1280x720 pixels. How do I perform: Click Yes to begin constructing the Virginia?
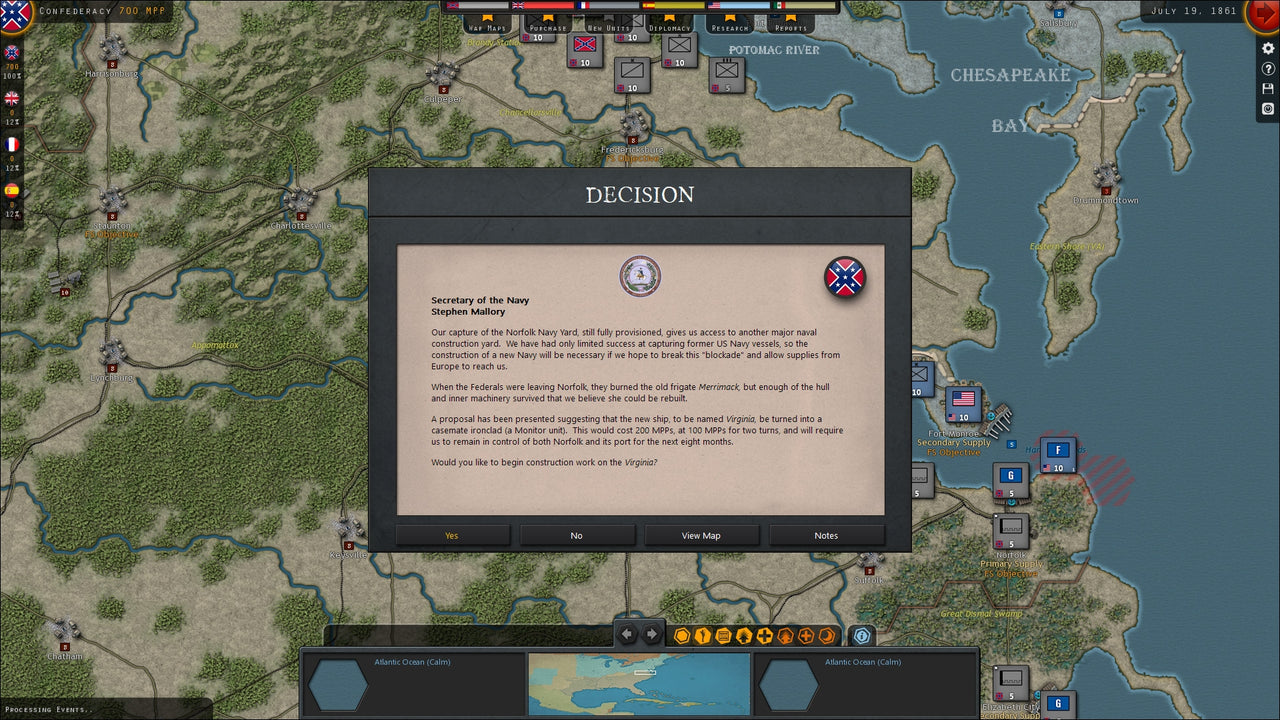(x=452, y=535)
